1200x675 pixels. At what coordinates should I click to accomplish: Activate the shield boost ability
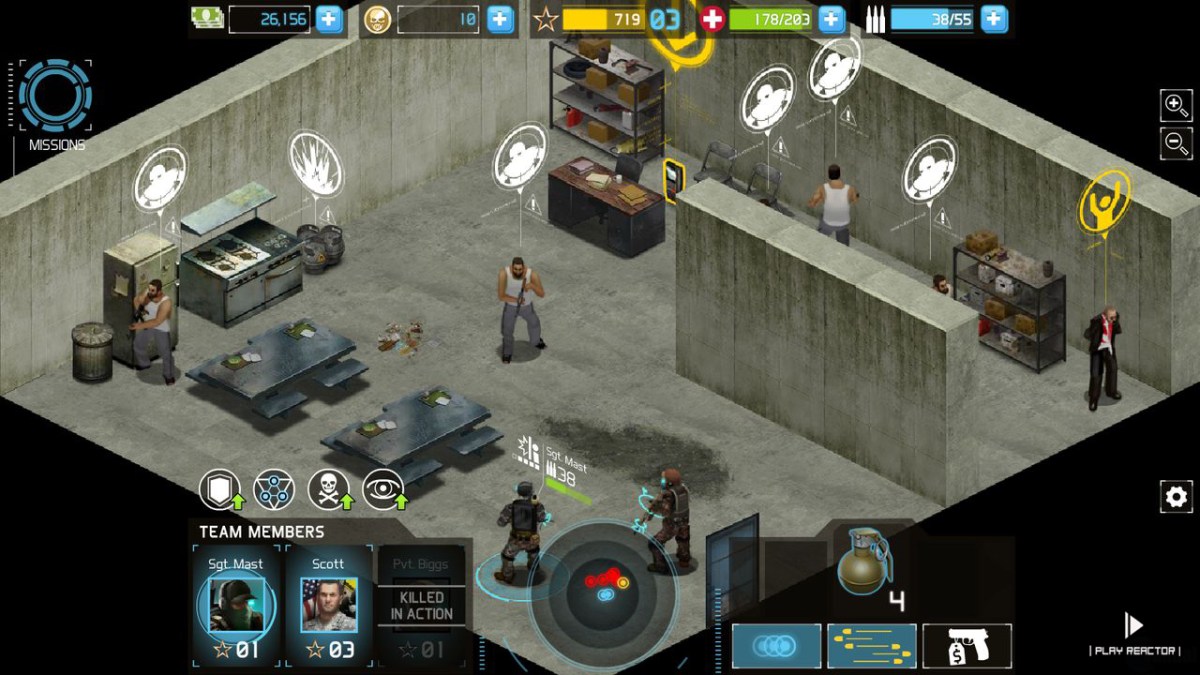click(219, 490)
